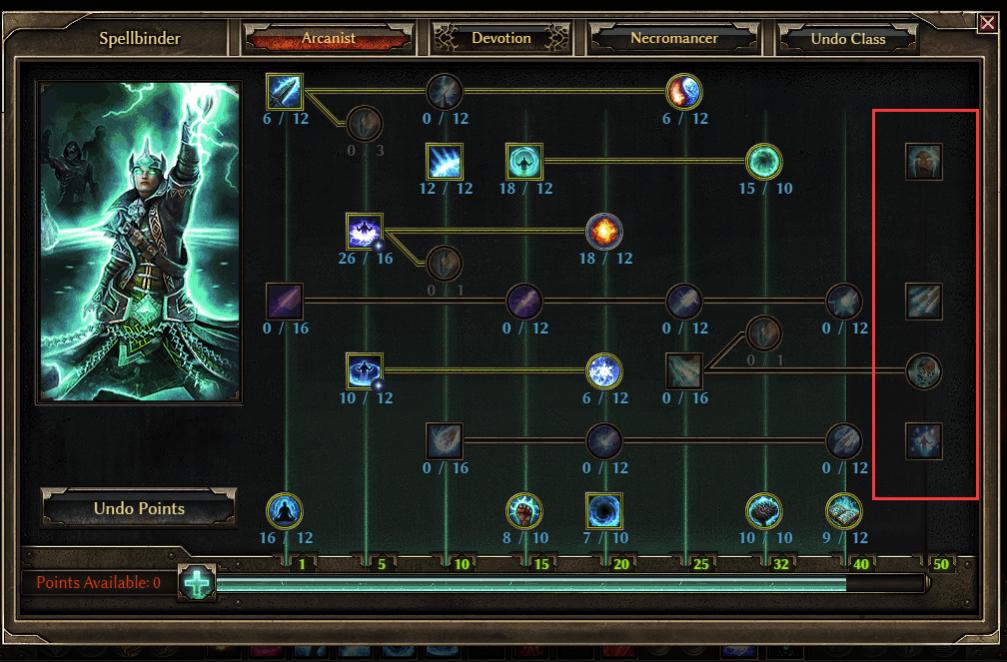Screen dimensions: 1007x662
Task: Select the meditating figure skill at 16/12
Action: [x=285, y=511]
